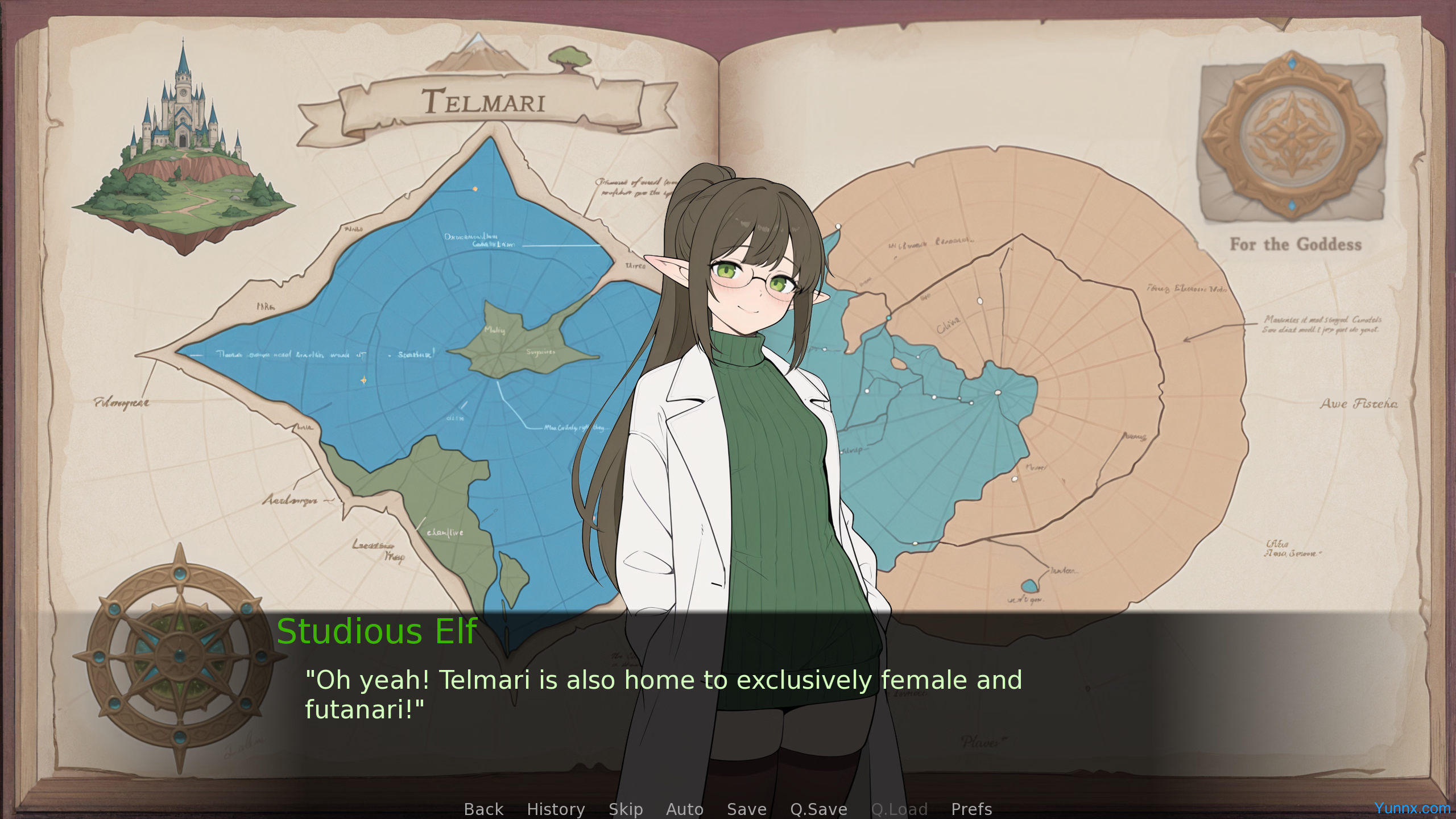Image resolution: width=1456 pixels, height=819 pixels.
Task: Activate Skip mode
Action: pyautogui.click(x=626, y=809)
